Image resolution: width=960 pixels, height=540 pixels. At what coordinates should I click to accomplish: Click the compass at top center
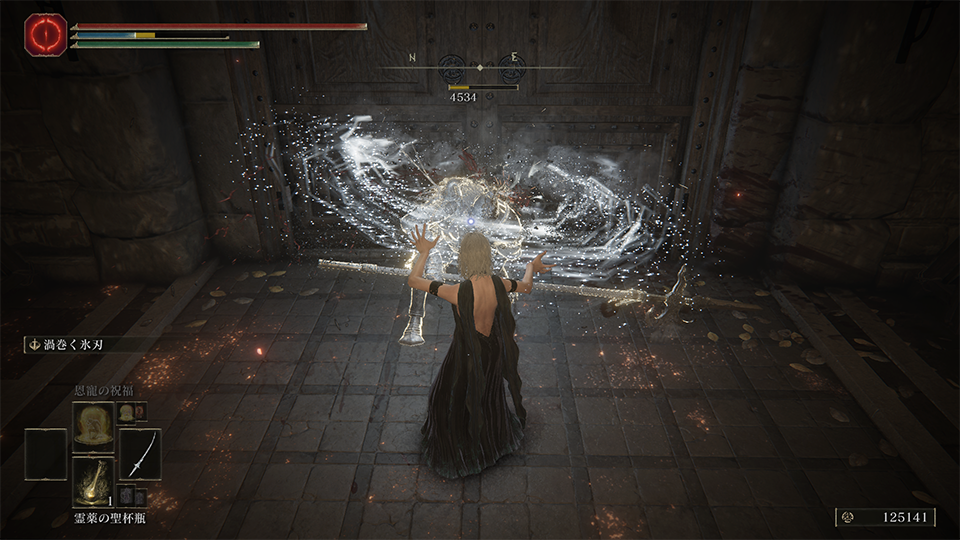[481, 67]
